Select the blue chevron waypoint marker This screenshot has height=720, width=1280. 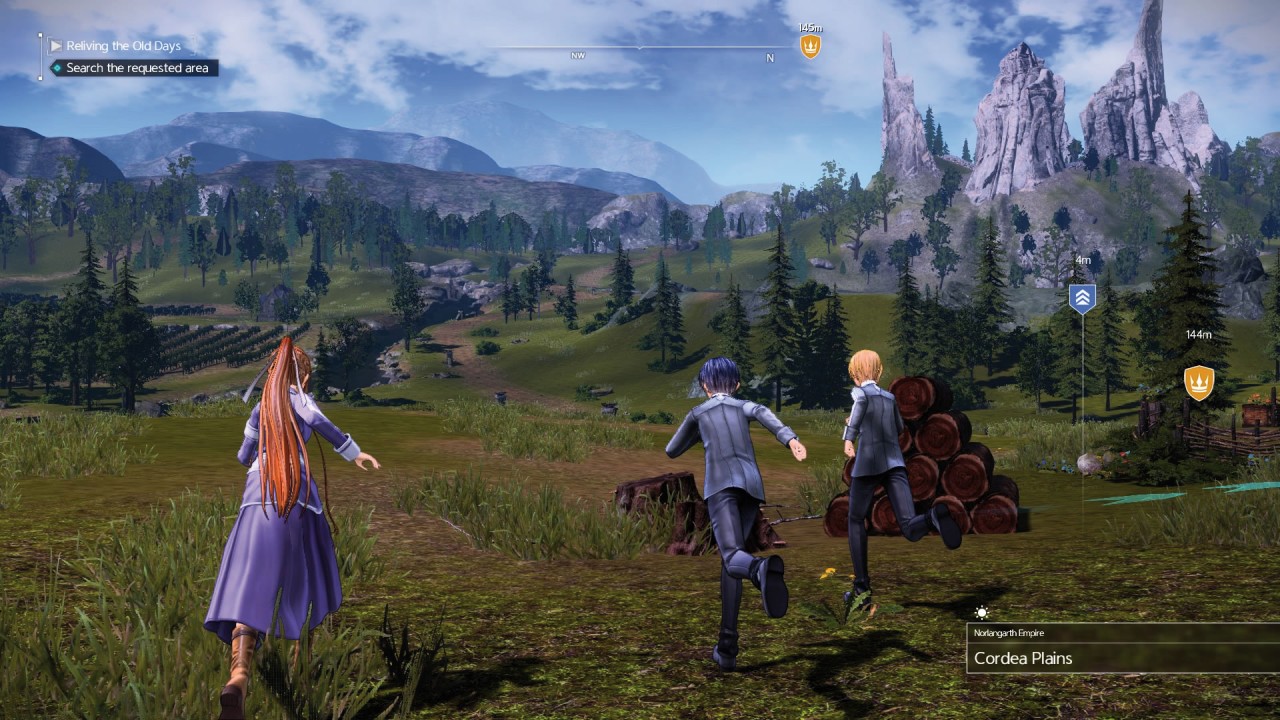[1082, 298]
